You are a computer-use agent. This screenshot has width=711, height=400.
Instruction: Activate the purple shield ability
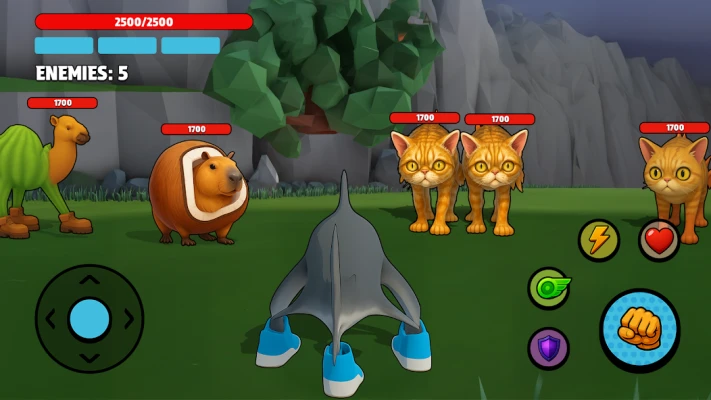point(548,348)
